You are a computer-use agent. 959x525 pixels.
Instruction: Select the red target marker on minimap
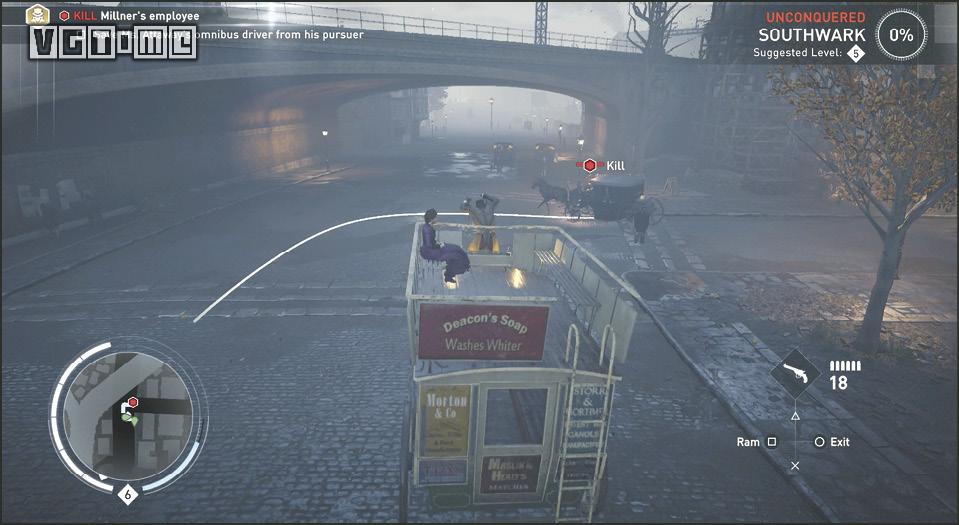[x=132, y=402]
